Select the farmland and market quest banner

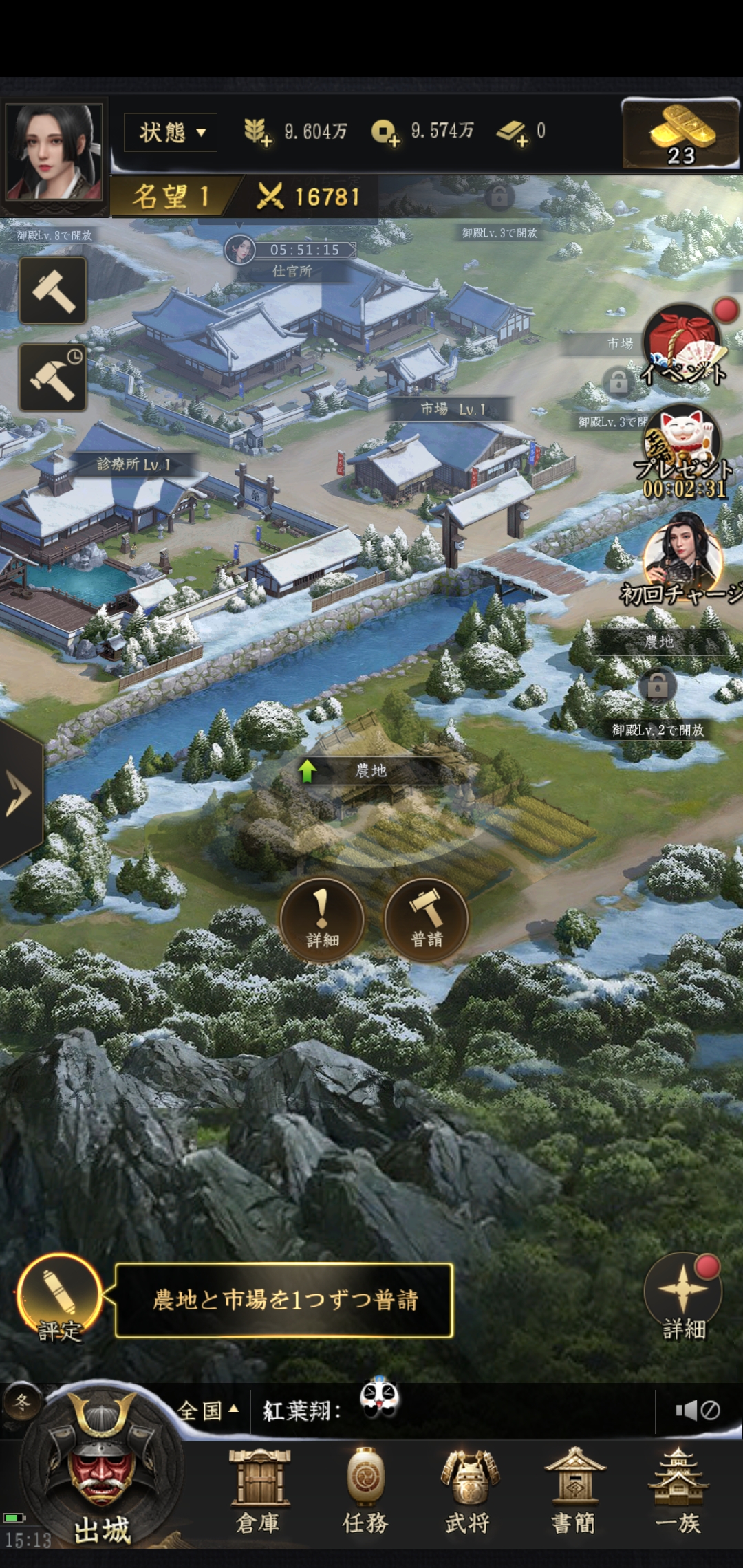tap(284, 1300)
